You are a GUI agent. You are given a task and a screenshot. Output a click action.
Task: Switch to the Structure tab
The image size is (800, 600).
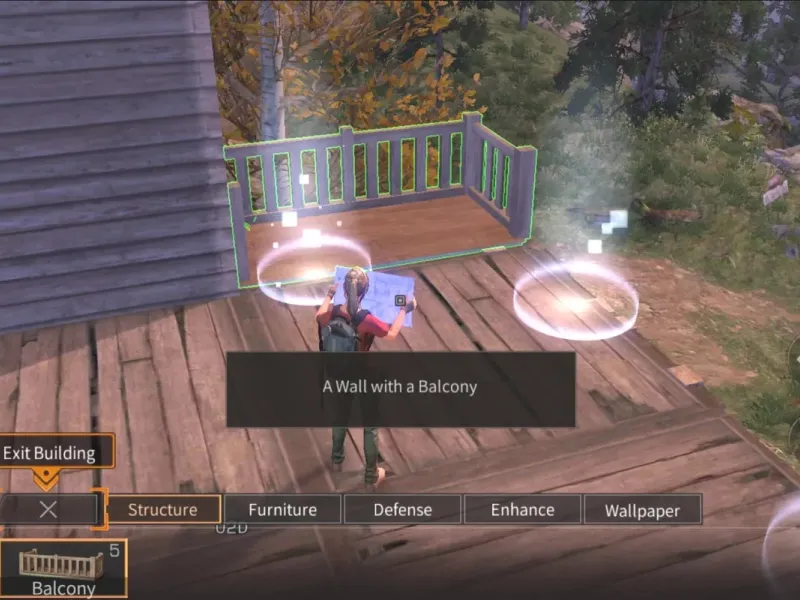click(x=163, y=509)
